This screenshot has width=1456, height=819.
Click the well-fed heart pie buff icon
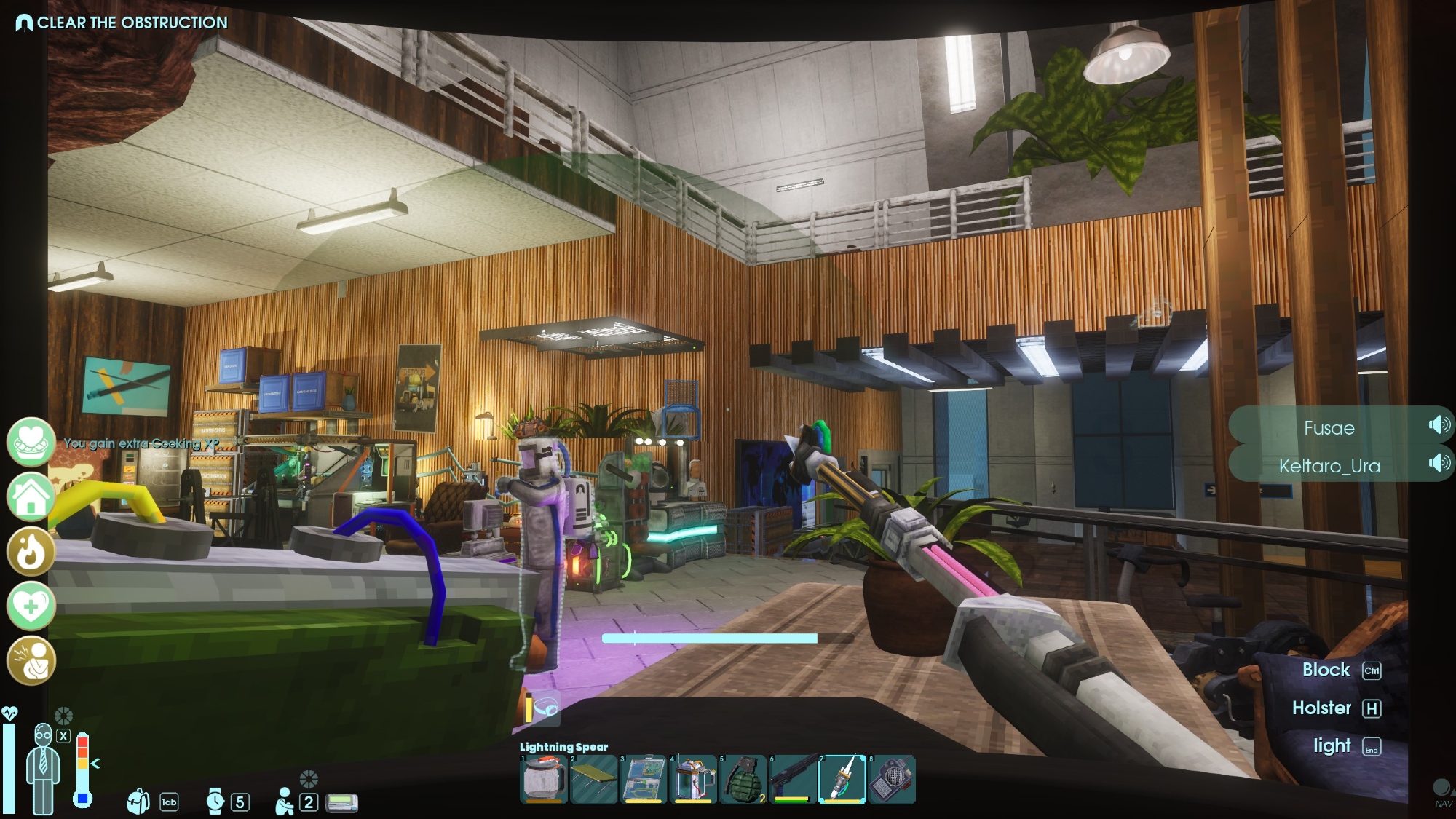click(31, 442)
